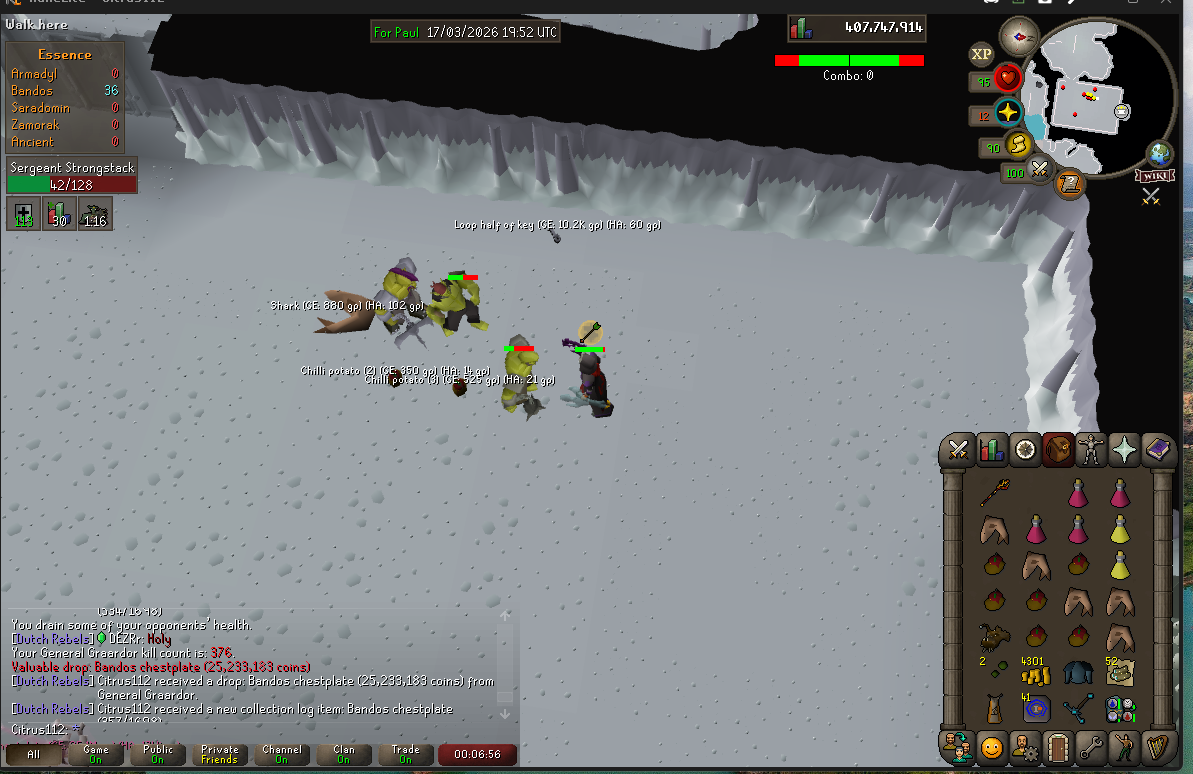Click the compass to face north

tap(1018, 37)
